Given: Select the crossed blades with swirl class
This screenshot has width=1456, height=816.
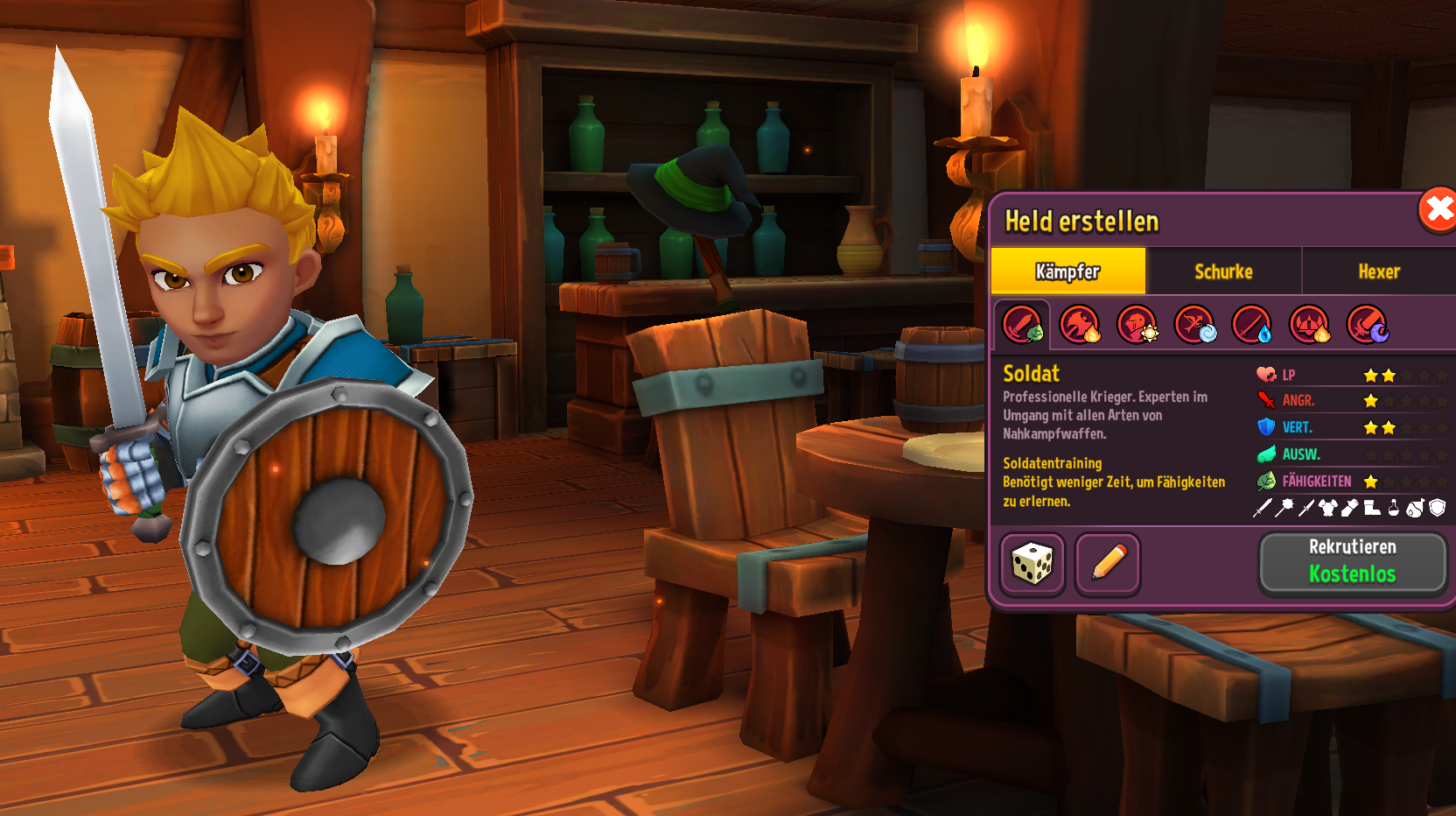Looking at the screenshot, I should click(1194, 325).
